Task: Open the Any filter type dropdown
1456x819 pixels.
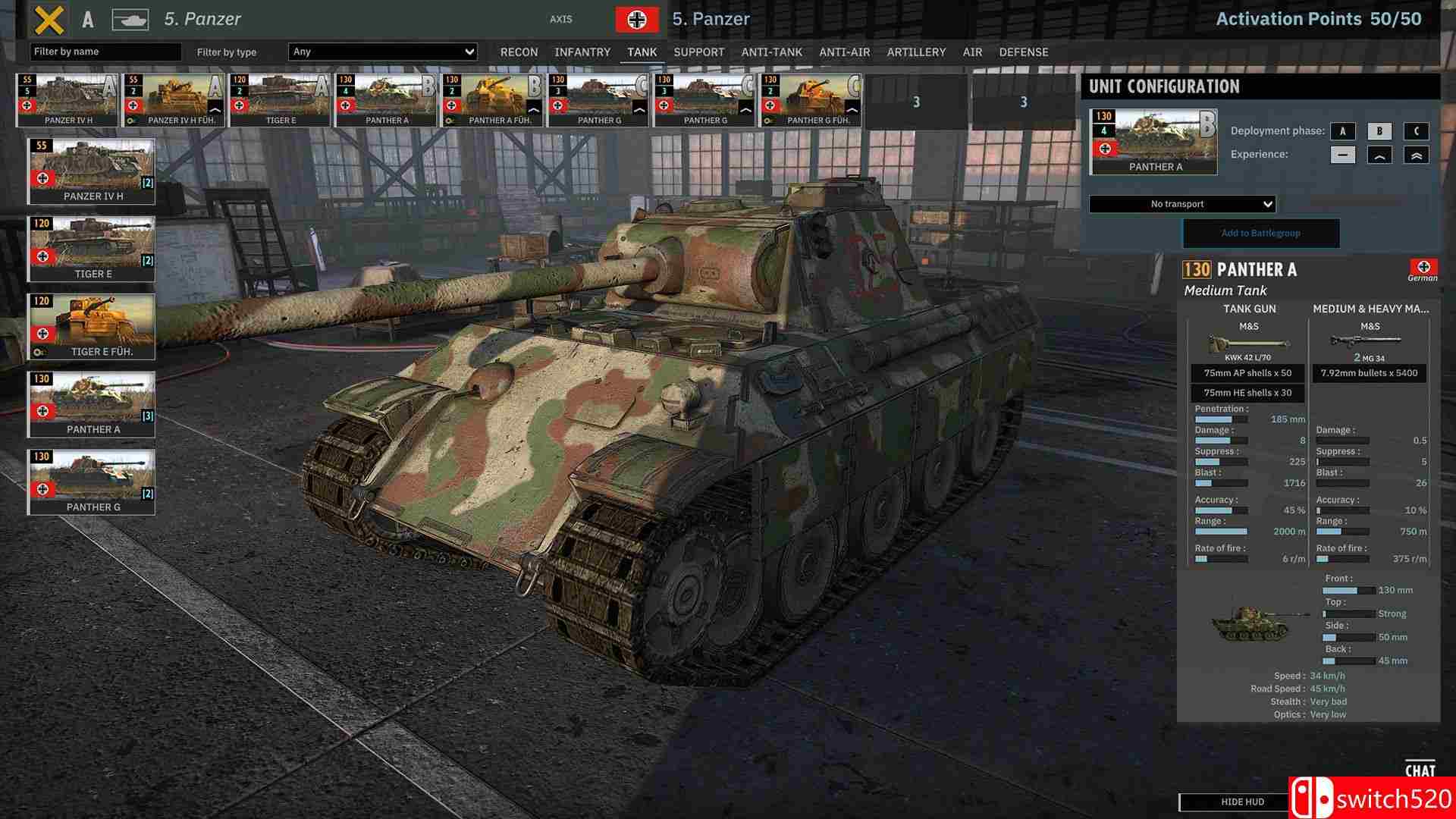Action: coord(381,52)
